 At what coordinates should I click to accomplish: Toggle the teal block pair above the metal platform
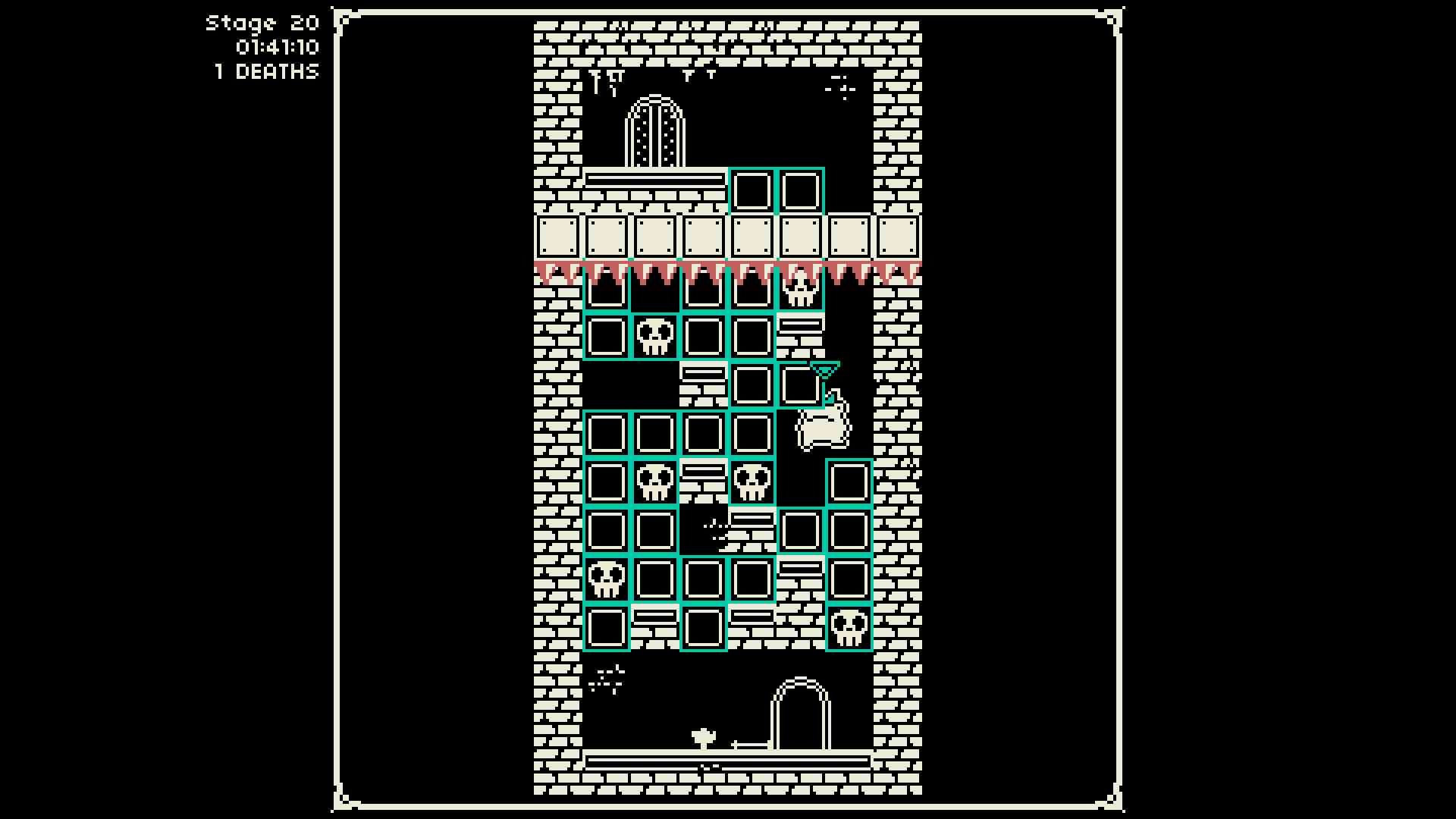(x=775, y=190)
